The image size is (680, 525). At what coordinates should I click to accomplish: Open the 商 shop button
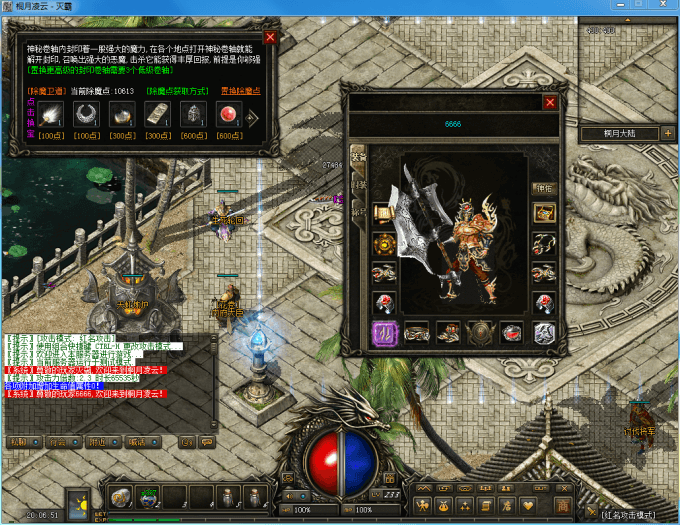point(562,504)
